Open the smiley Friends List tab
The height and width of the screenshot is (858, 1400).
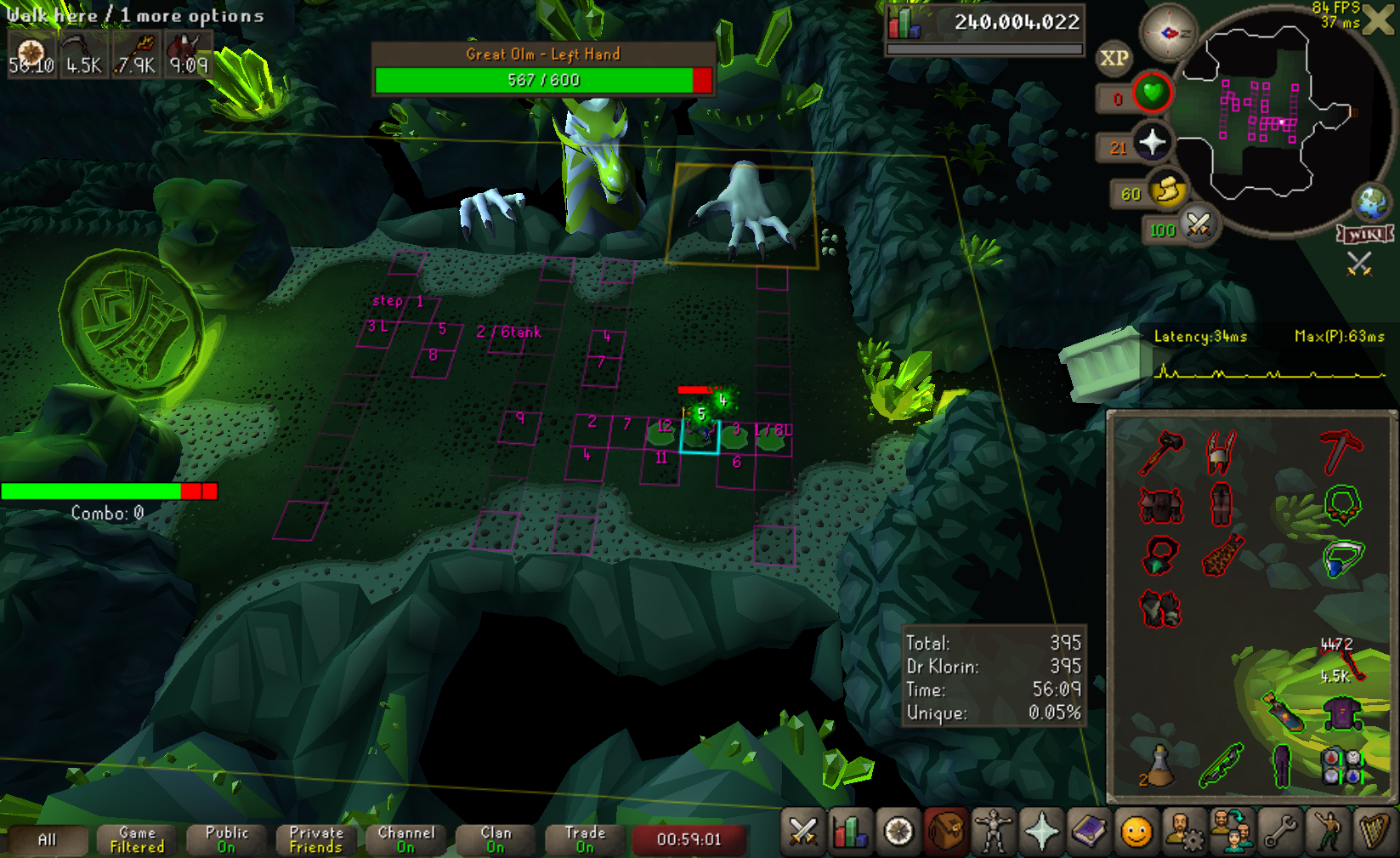1136,832
